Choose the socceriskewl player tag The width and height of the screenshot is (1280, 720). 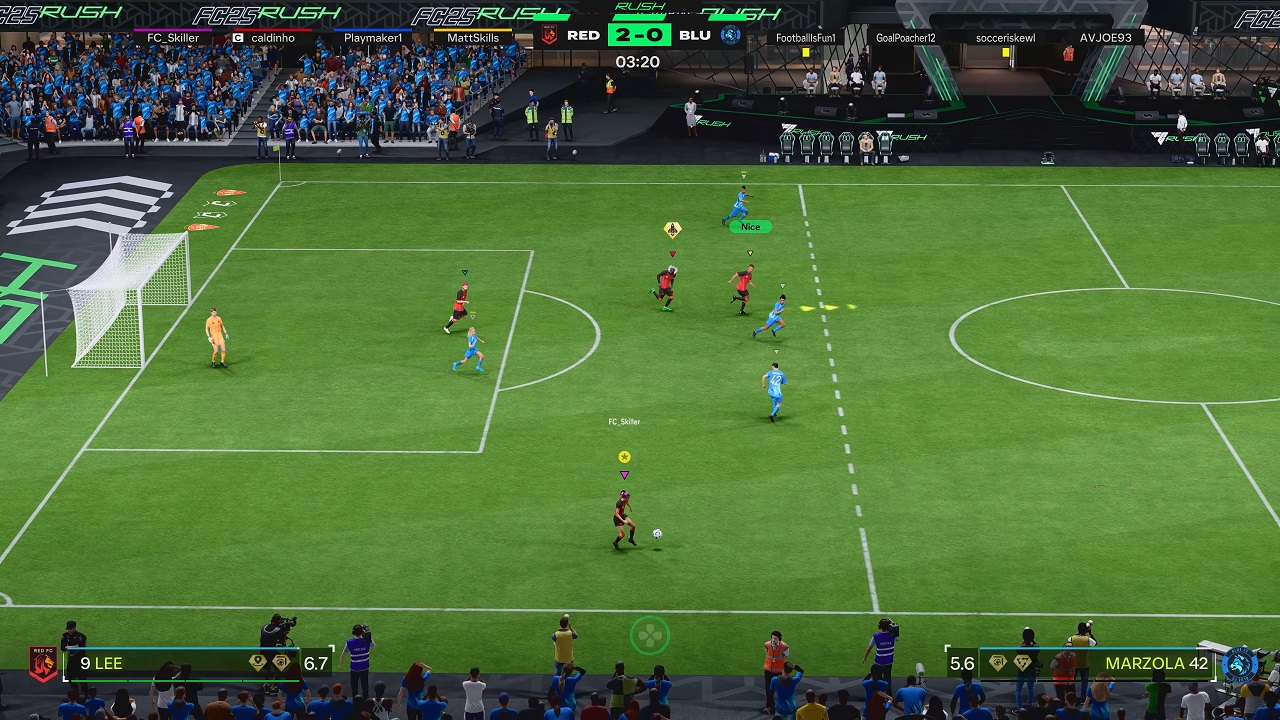[x=1005, y=38]
